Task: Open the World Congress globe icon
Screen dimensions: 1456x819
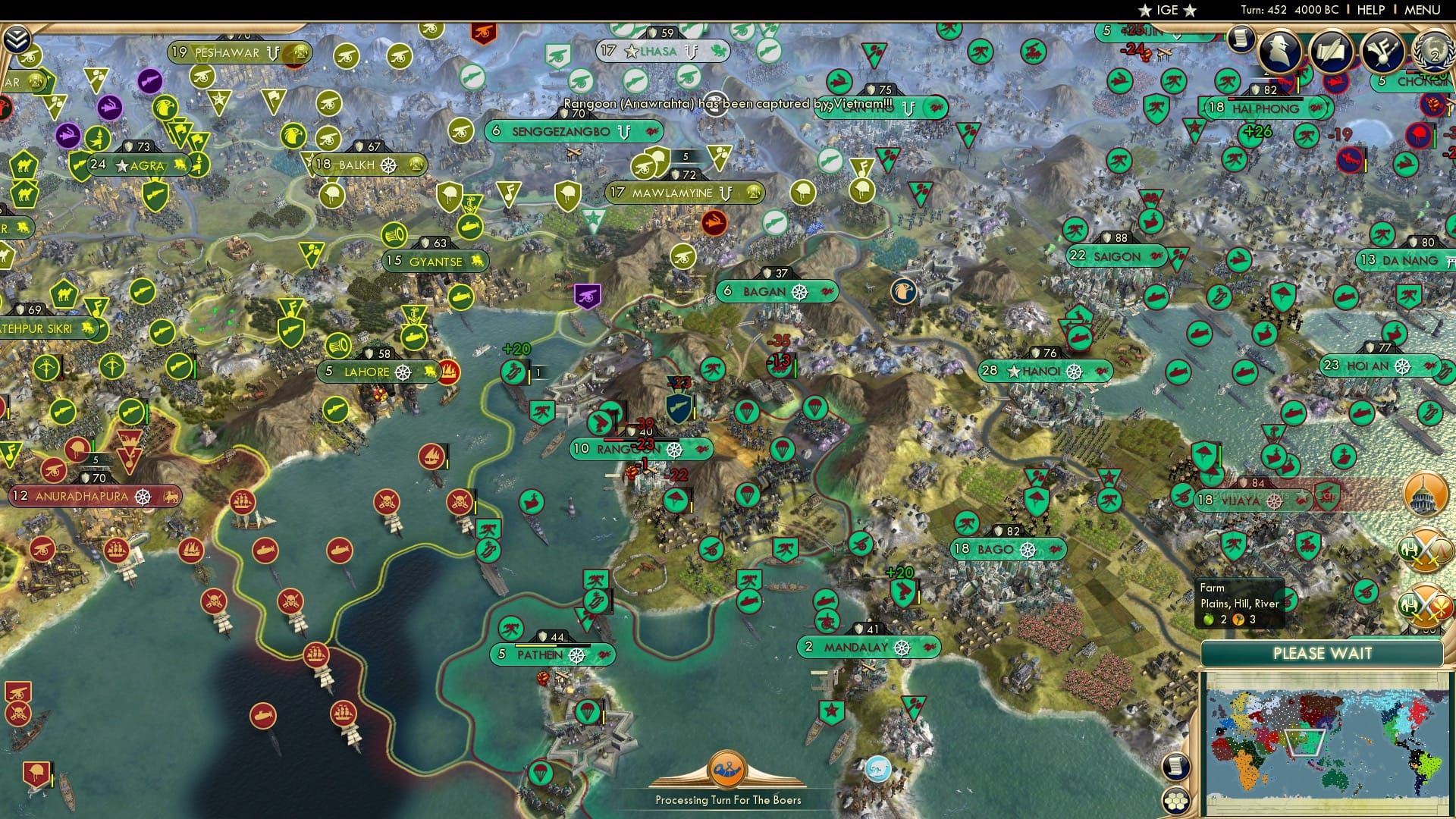Action: pos(1432,49)
